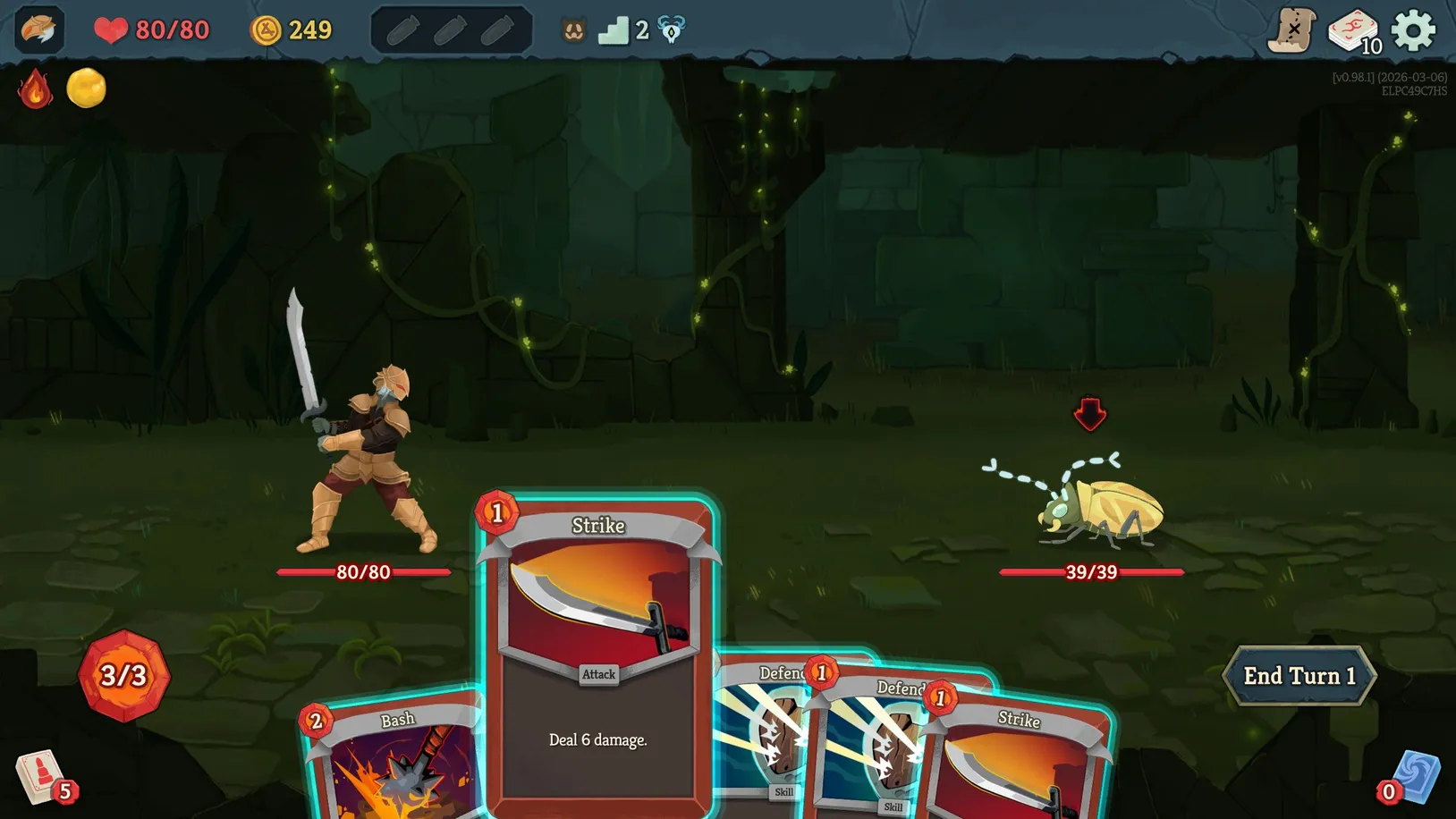The height and width of the screenshot is (819, 1456).
Task: Click the 3/3 energy gem
Action: tap(123, 677)
